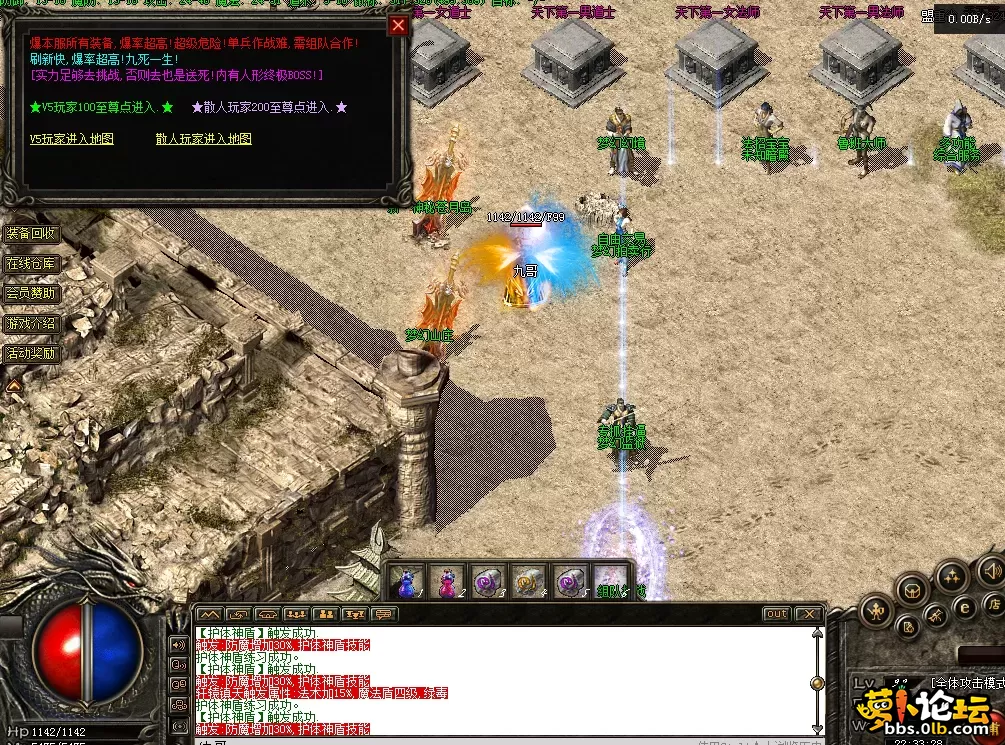Open 装备回收 equipment recycling
The height and width of the screenshot is (745, 1005).
click(32, 233)
